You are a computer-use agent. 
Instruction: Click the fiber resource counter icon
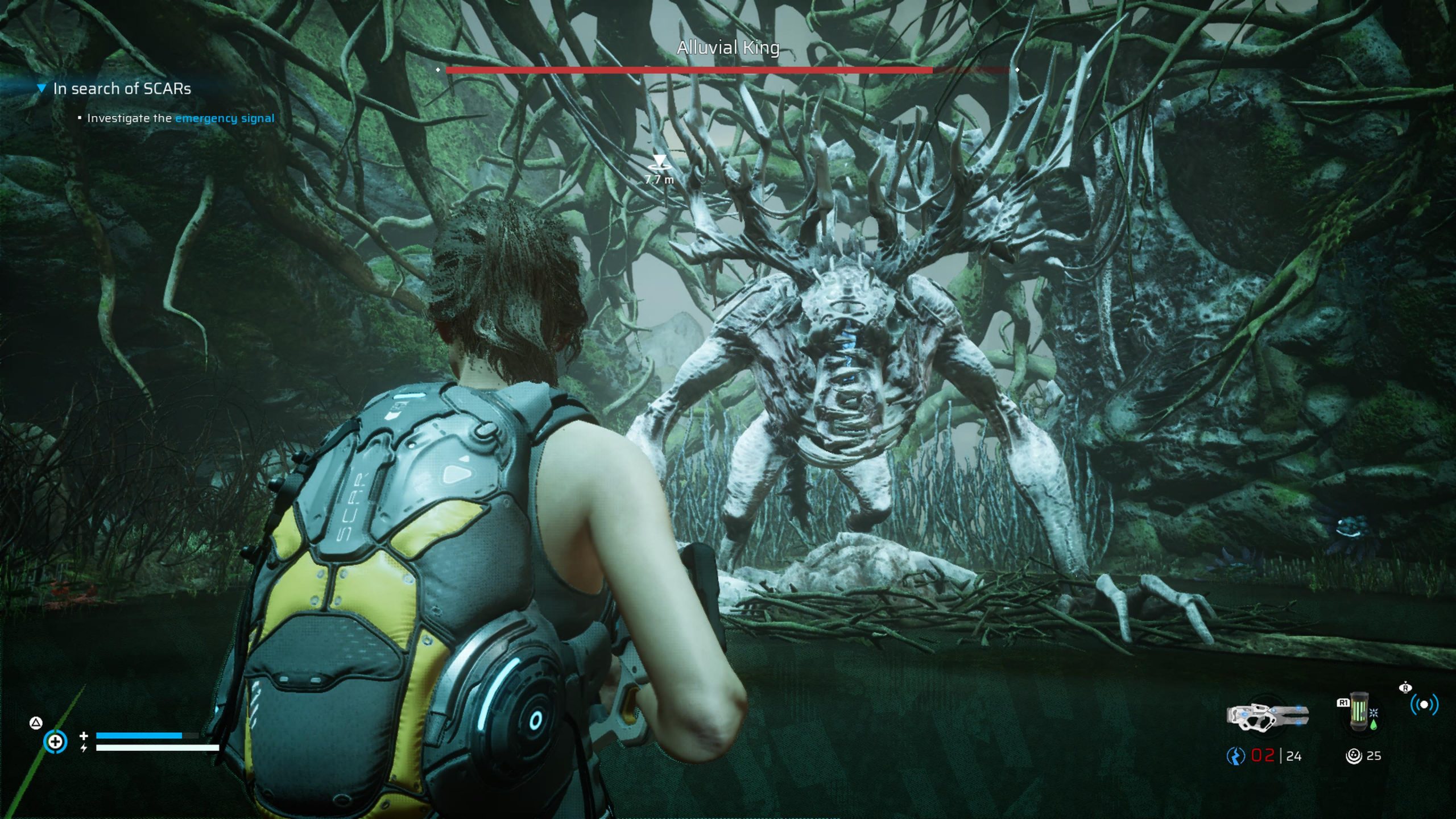(x=1354, y=756)
